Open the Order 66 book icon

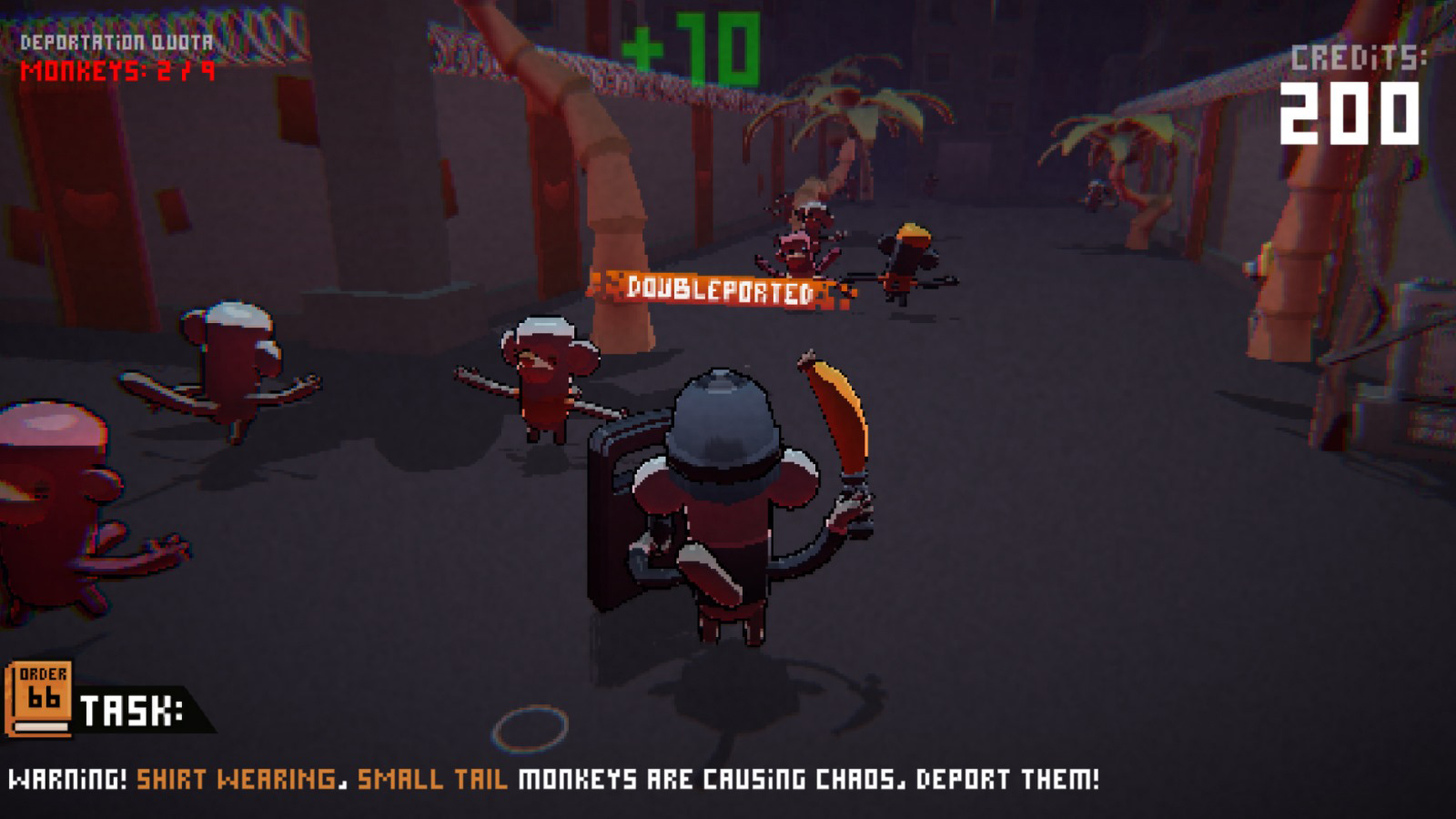(x=39, y=699)
